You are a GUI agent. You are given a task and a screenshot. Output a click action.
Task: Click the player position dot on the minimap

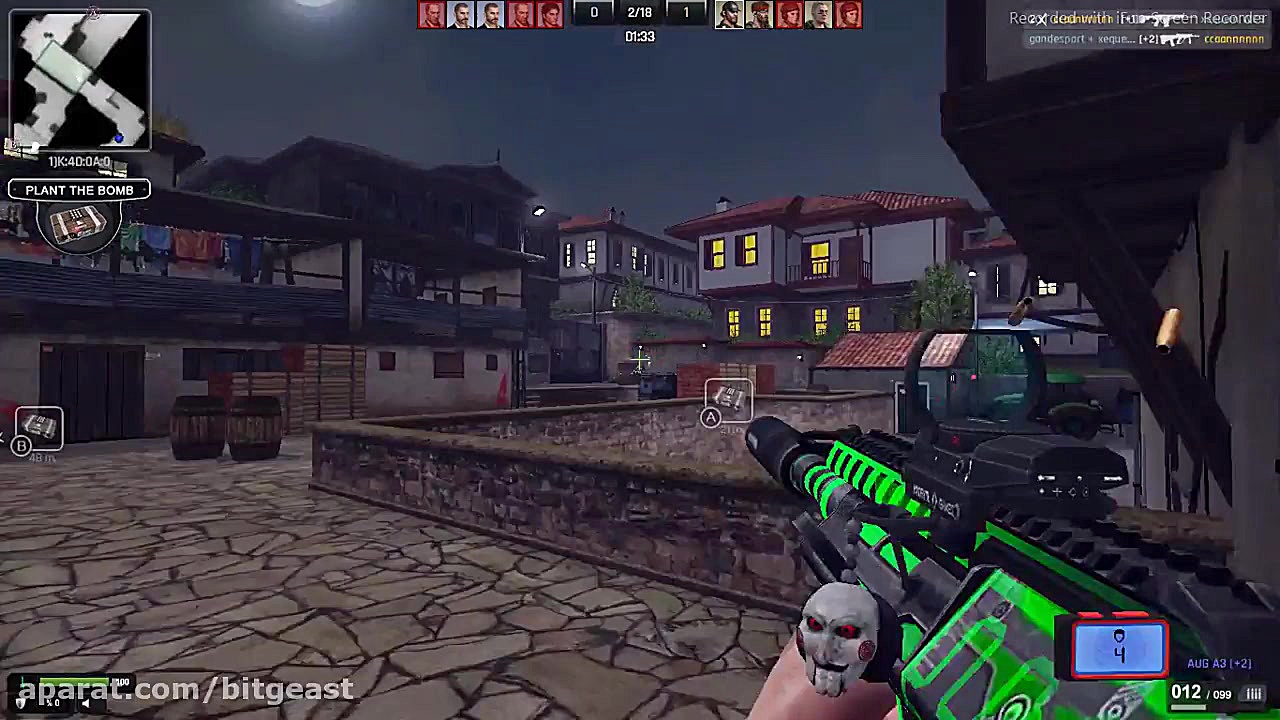click(x=119, y=140)
